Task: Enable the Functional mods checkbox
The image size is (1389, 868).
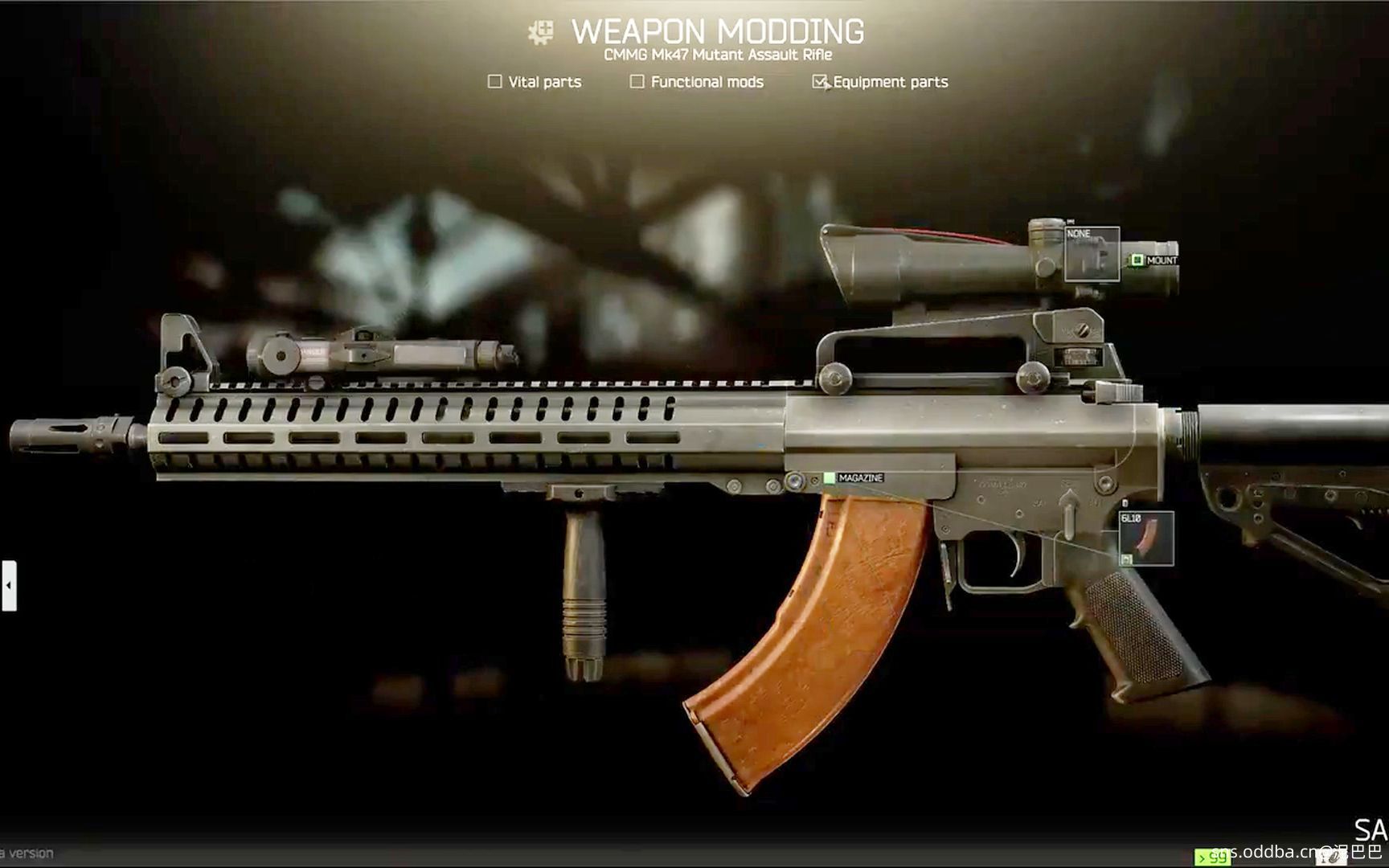Action: tap(637, 81)
